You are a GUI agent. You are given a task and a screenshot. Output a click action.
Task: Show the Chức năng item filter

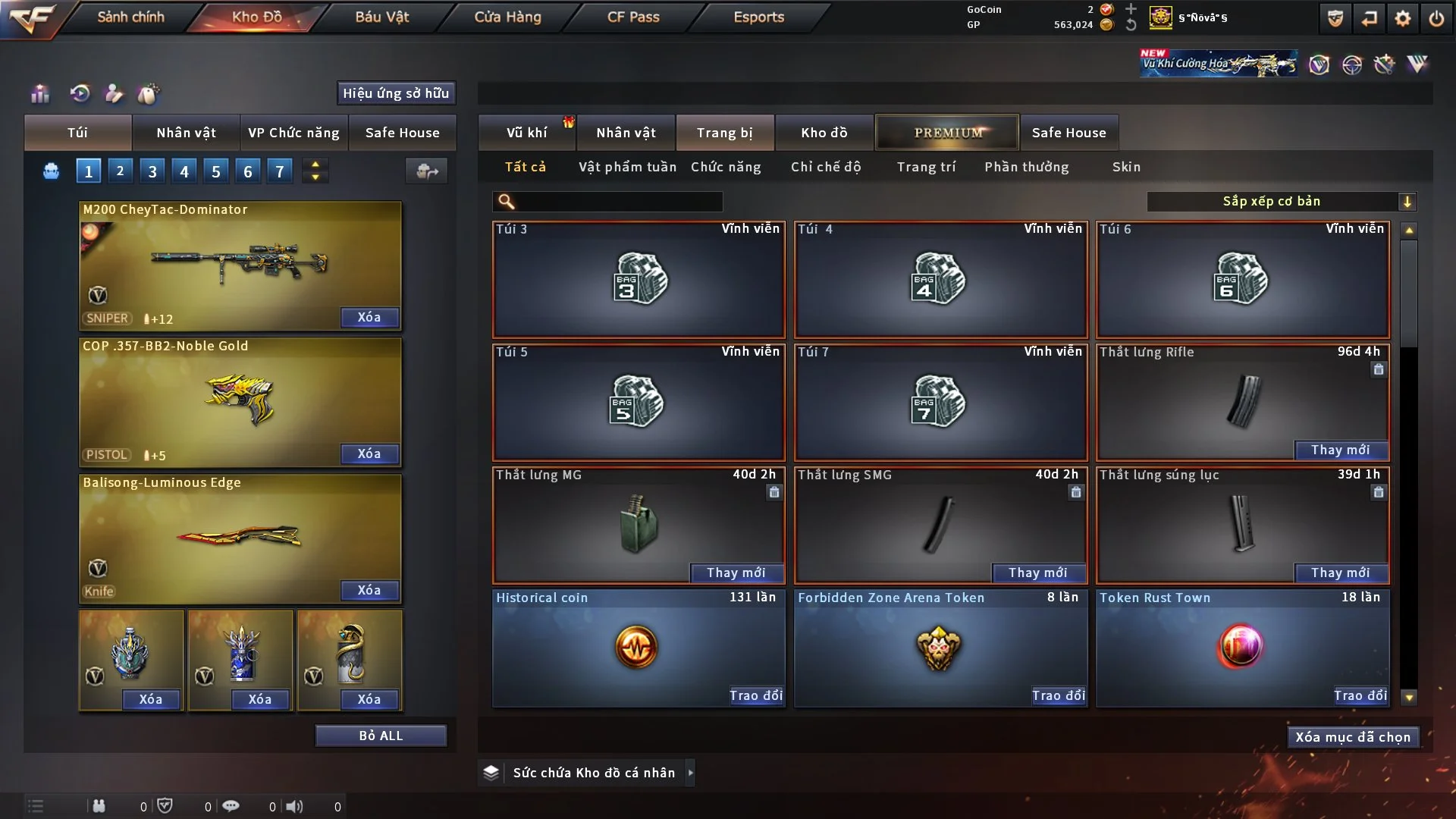(726, 167)
